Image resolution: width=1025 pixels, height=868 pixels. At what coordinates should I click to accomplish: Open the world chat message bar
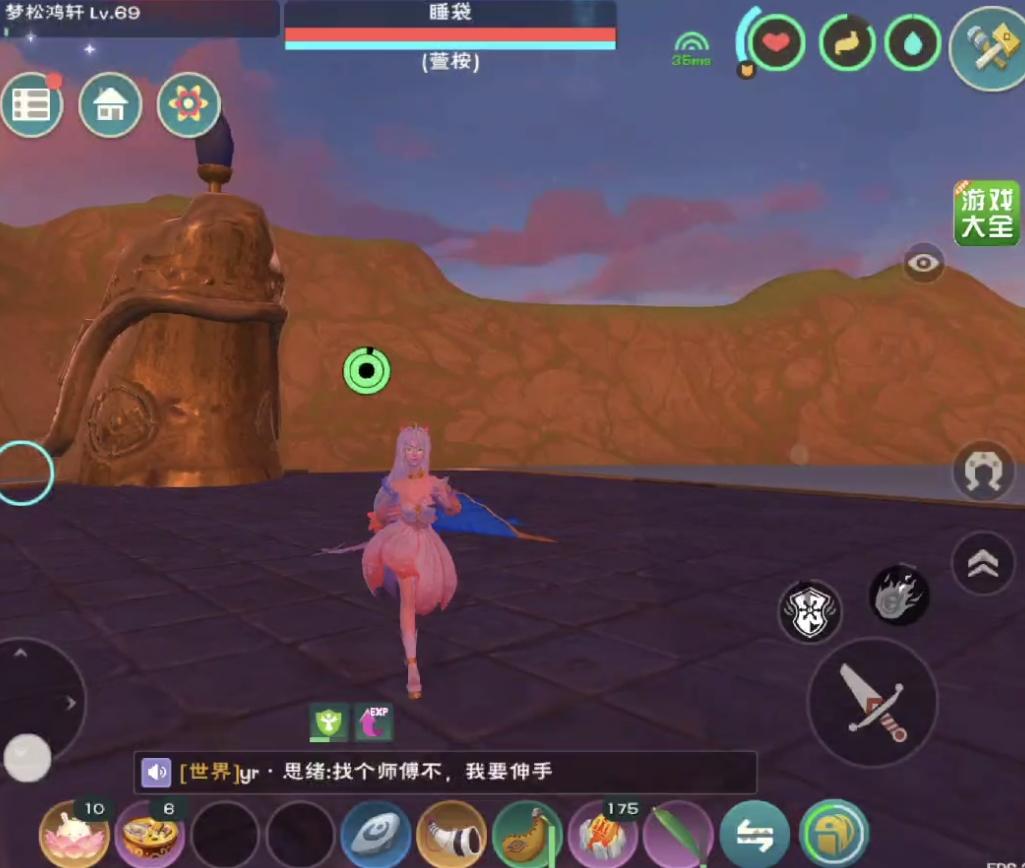pos(445,772)
